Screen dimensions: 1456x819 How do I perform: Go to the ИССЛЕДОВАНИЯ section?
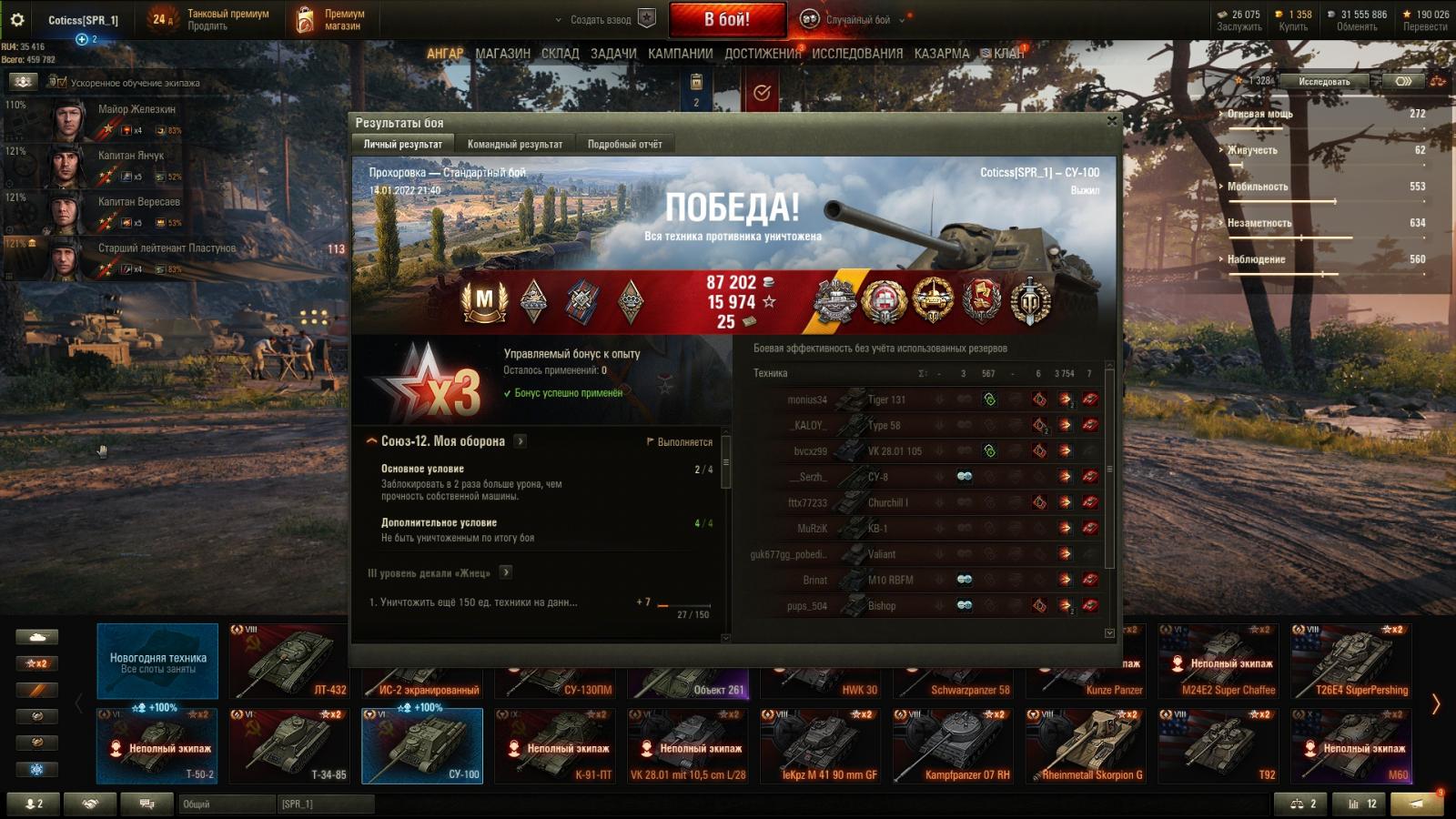click(x=857, y=54)
